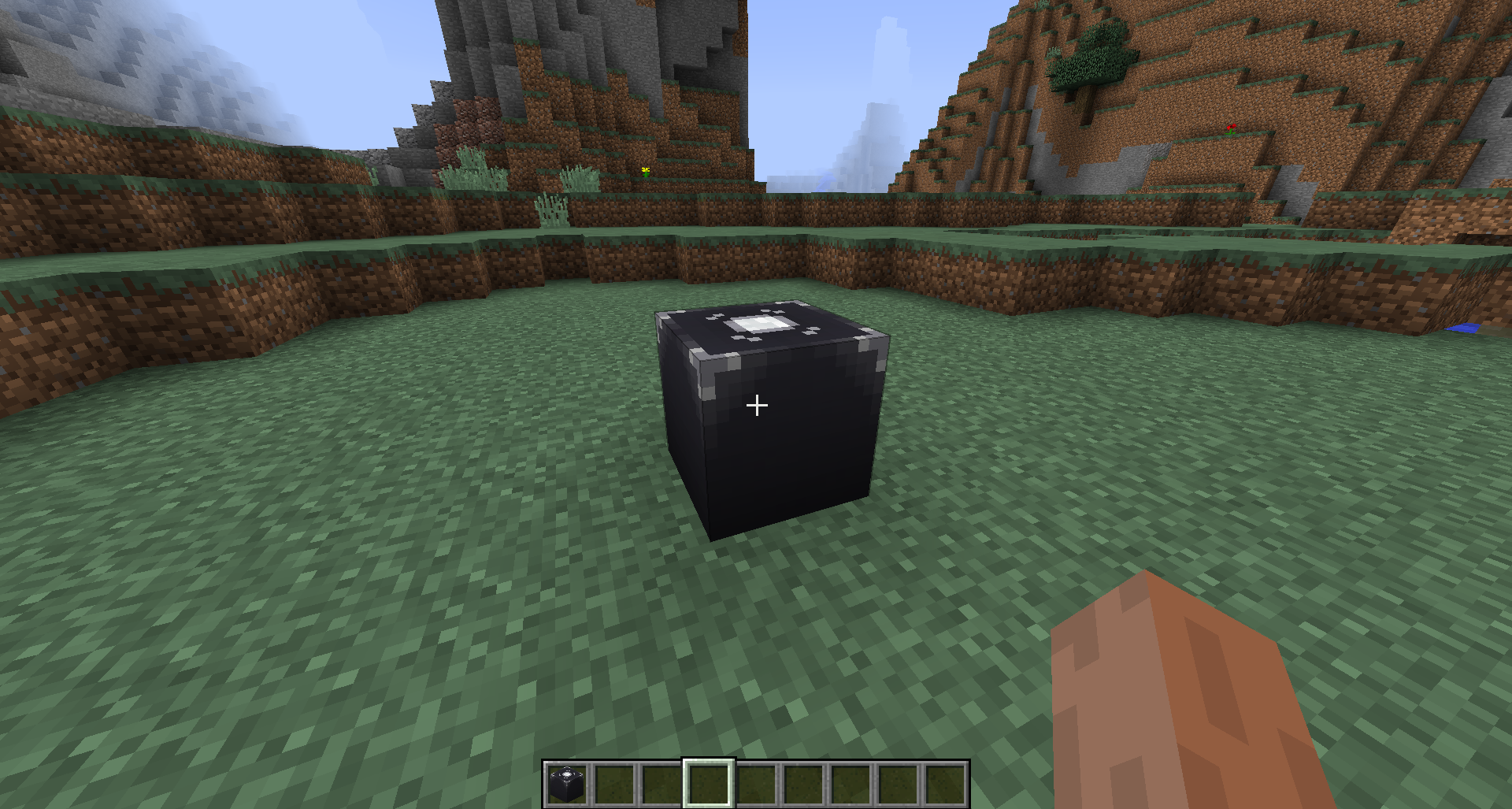Click the white square on the black block's top
The image size is (1512, 809).
(x=758, y=324)
